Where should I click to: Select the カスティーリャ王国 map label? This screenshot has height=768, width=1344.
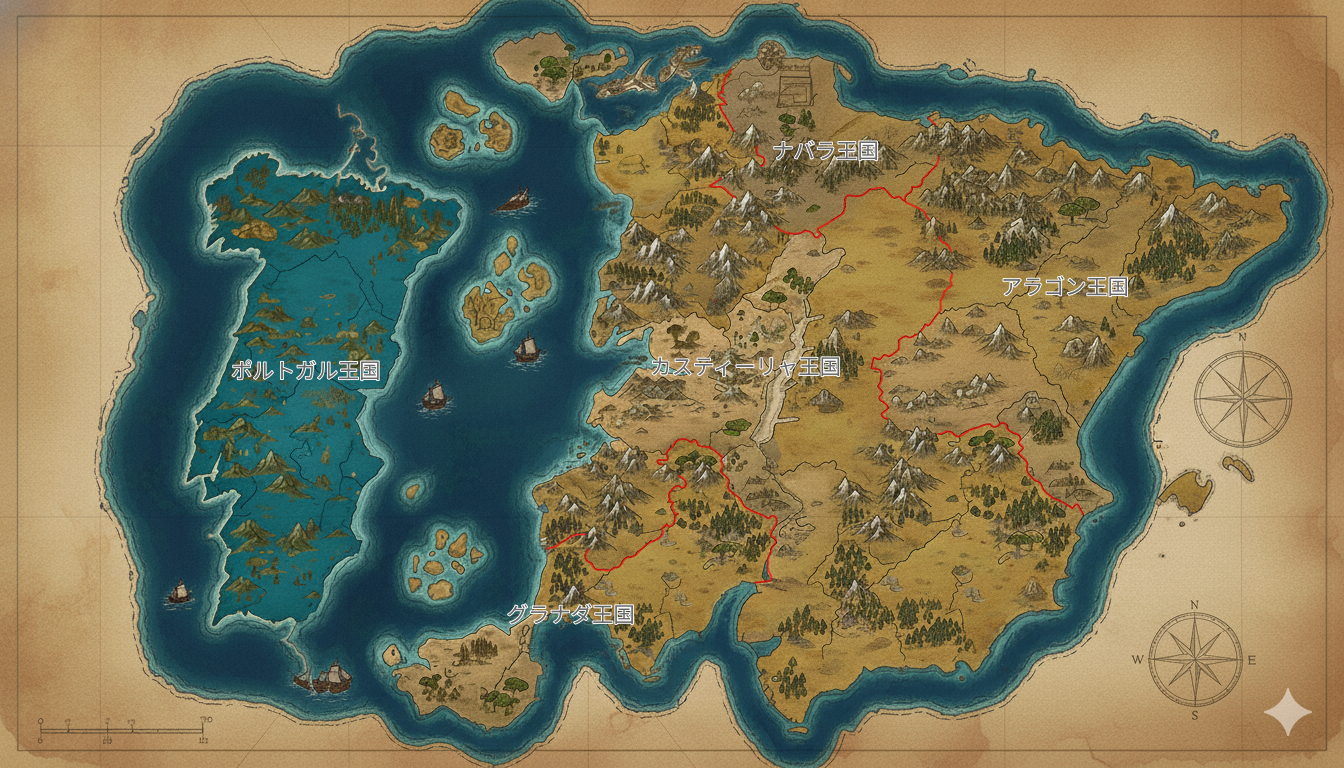(x=744, y=367)
